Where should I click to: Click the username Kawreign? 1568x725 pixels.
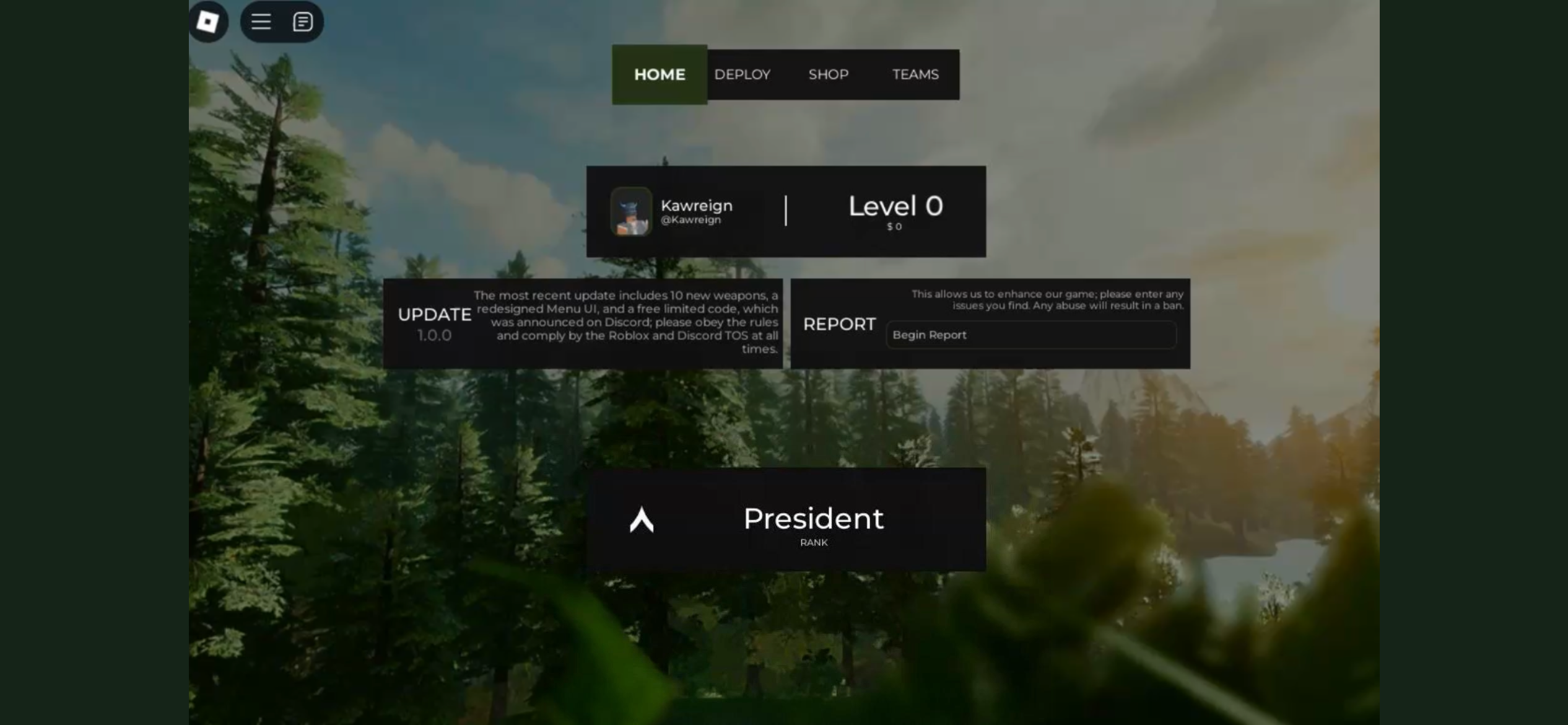pos(696,205)
